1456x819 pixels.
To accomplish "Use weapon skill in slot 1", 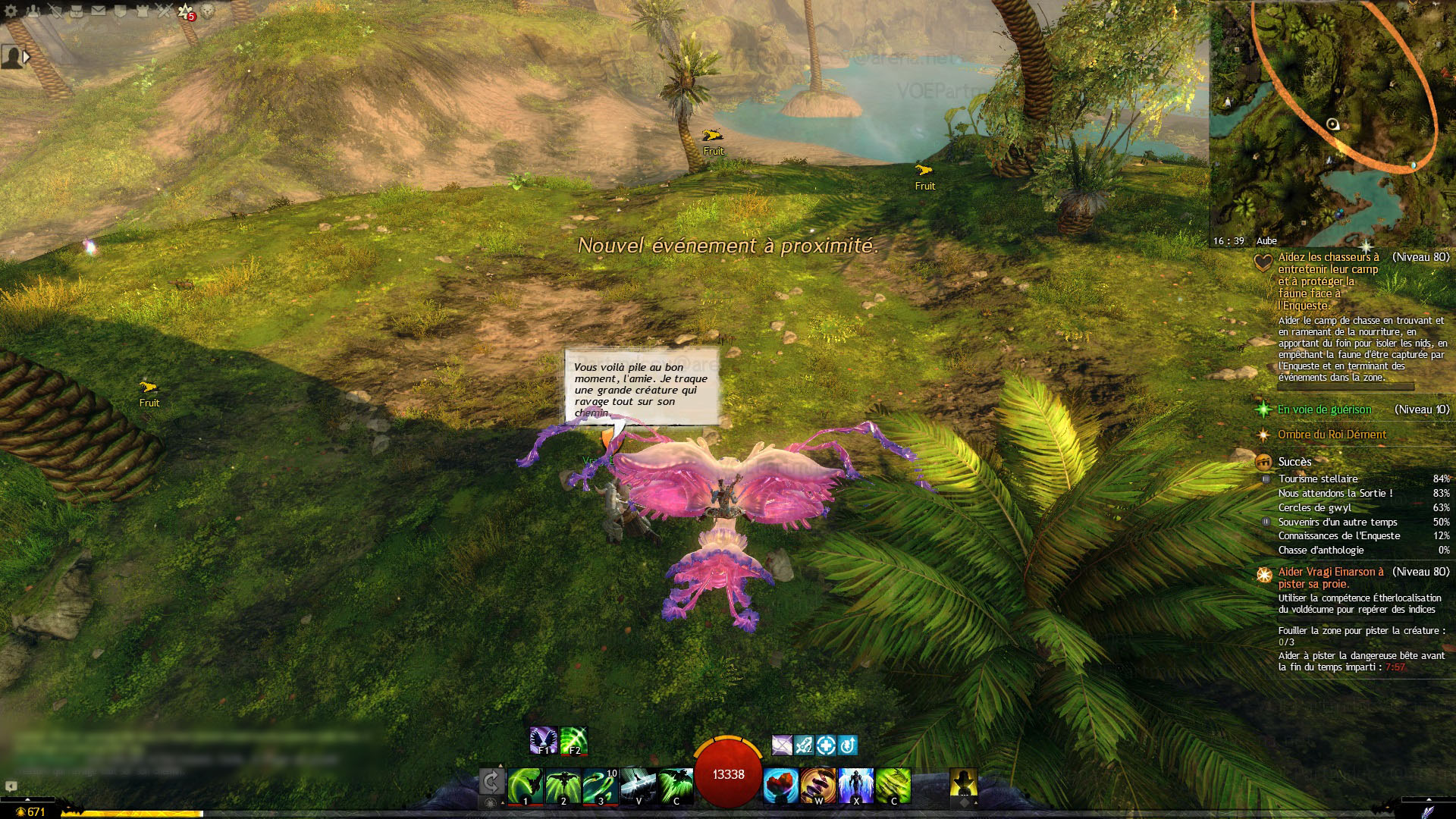I will pyautogui.click(x=525, y=786).
